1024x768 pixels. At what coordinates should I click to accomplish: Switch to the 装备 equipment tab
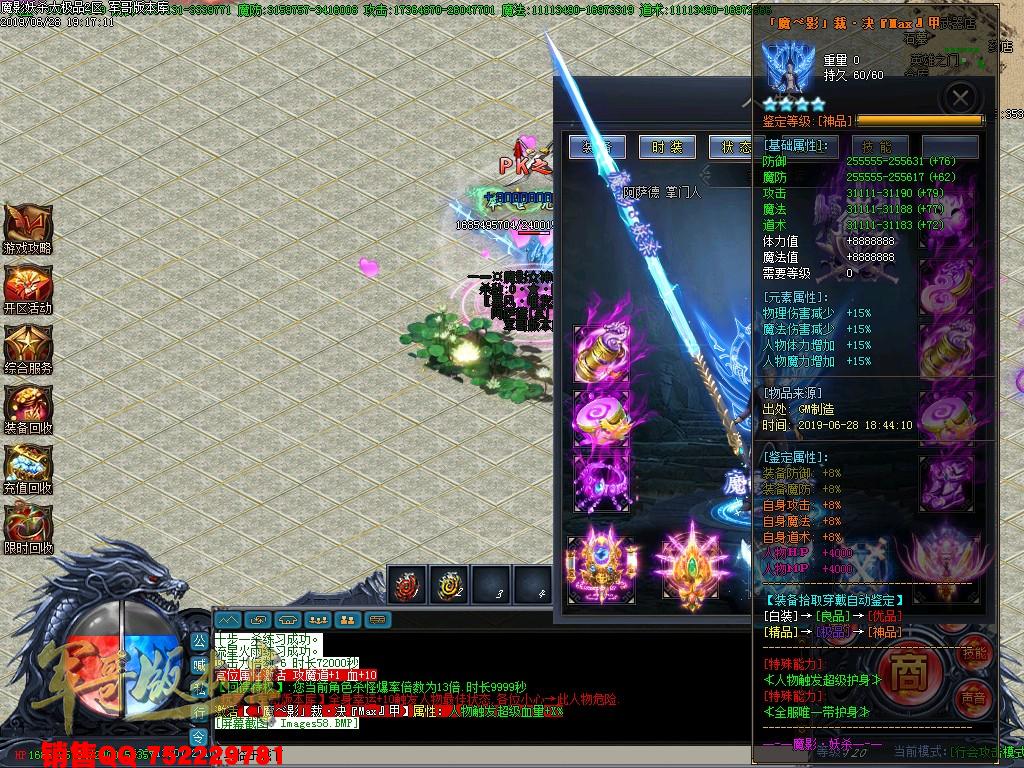pyautogui.click(x=597, y=147)
